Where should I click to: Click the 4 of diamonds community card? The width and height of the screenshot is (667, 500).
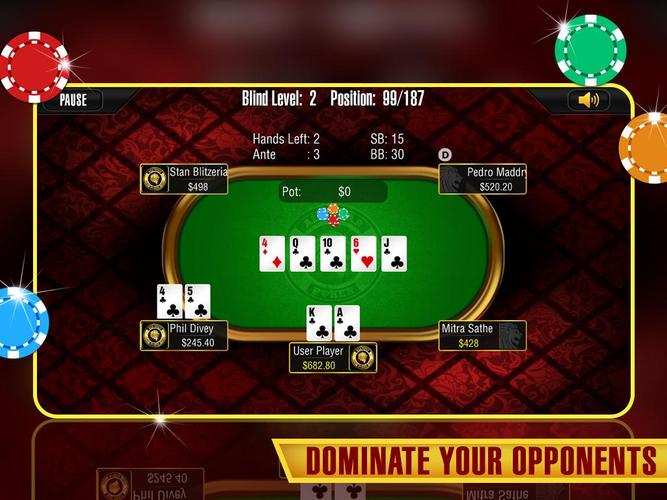pyautogui.click(x=272, y=253)
